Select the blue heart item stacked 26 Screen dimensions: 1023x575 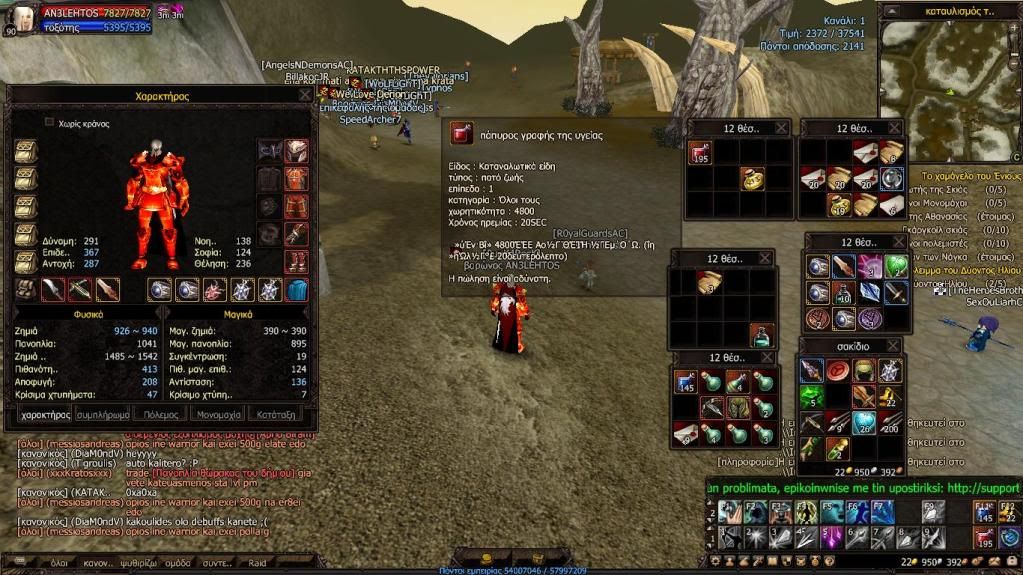pyautogui.click(x=863, y=422)
